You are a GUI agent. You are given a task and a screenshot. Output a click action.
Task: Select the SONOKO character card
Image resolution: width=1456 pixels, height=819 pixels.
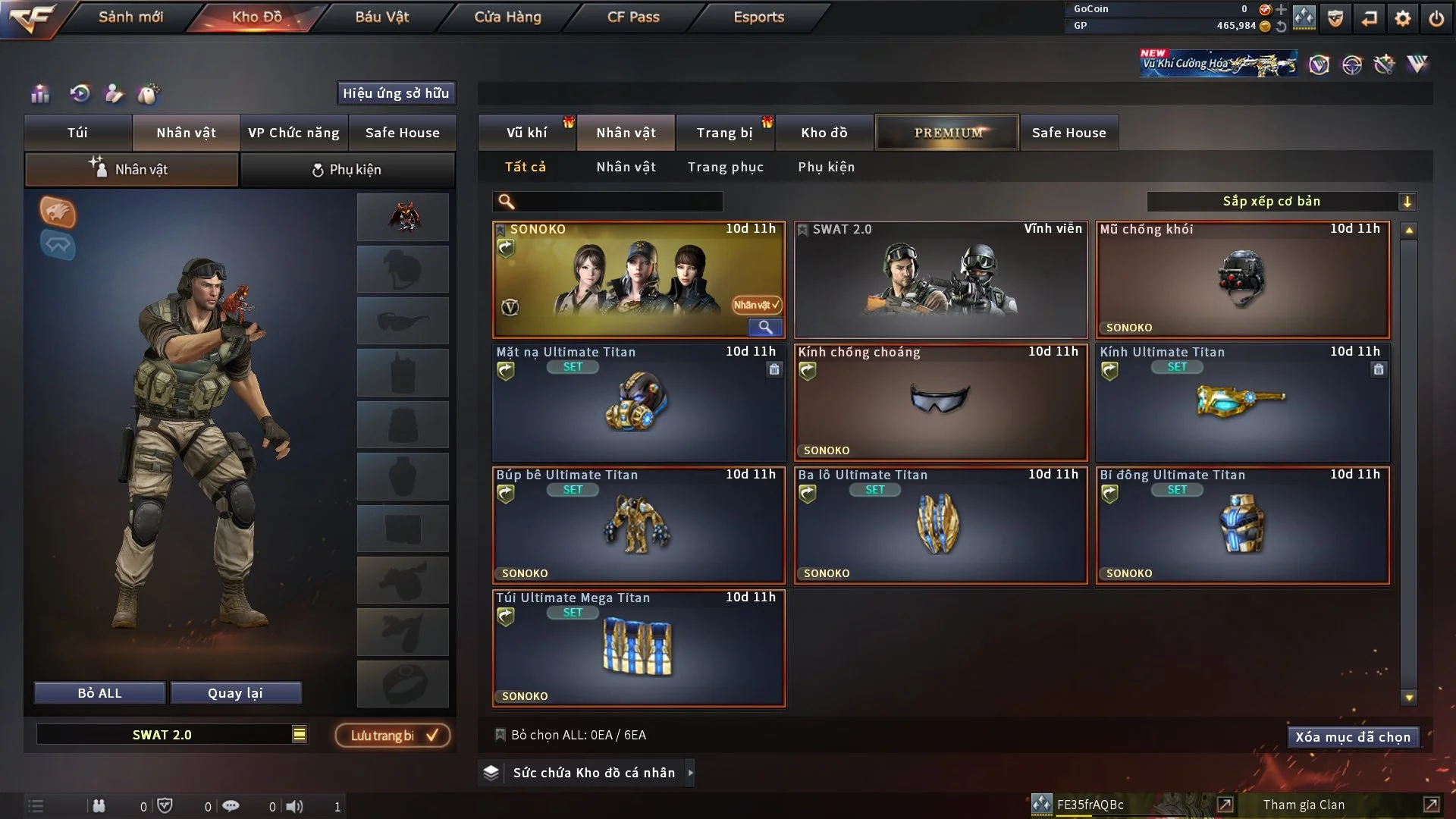click(x=638, y=280)
